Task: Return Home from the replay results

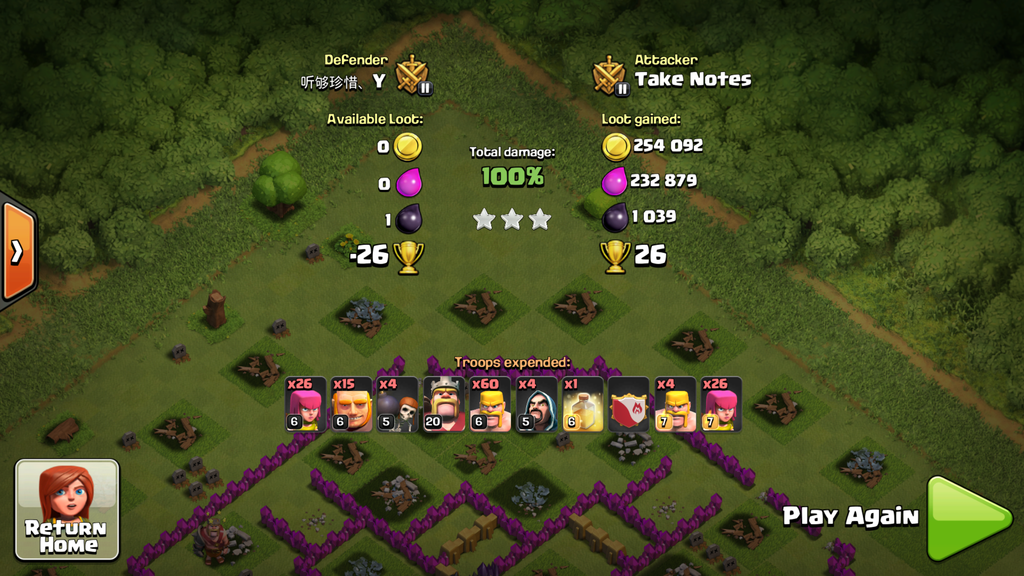Action: coord(67,509)
